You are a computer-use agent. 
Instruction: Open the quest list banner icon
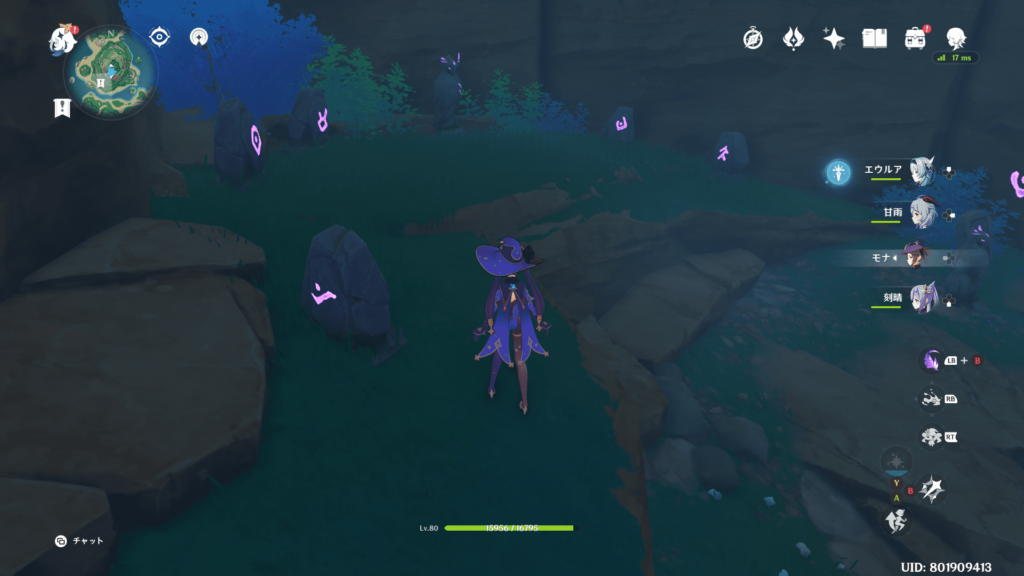click(x=62, y=108)
